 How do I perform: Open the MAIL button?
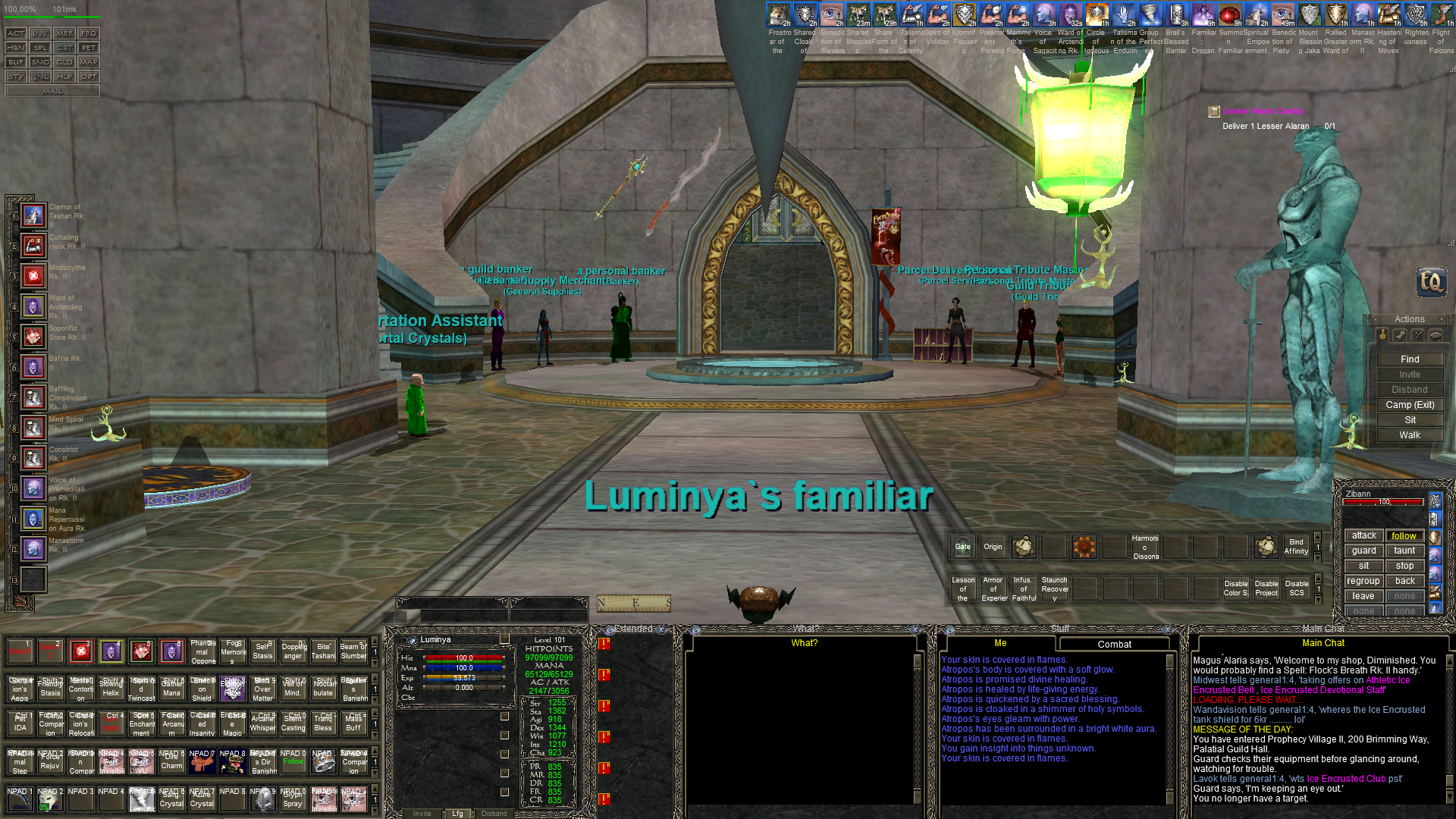(x=52, y=91)
